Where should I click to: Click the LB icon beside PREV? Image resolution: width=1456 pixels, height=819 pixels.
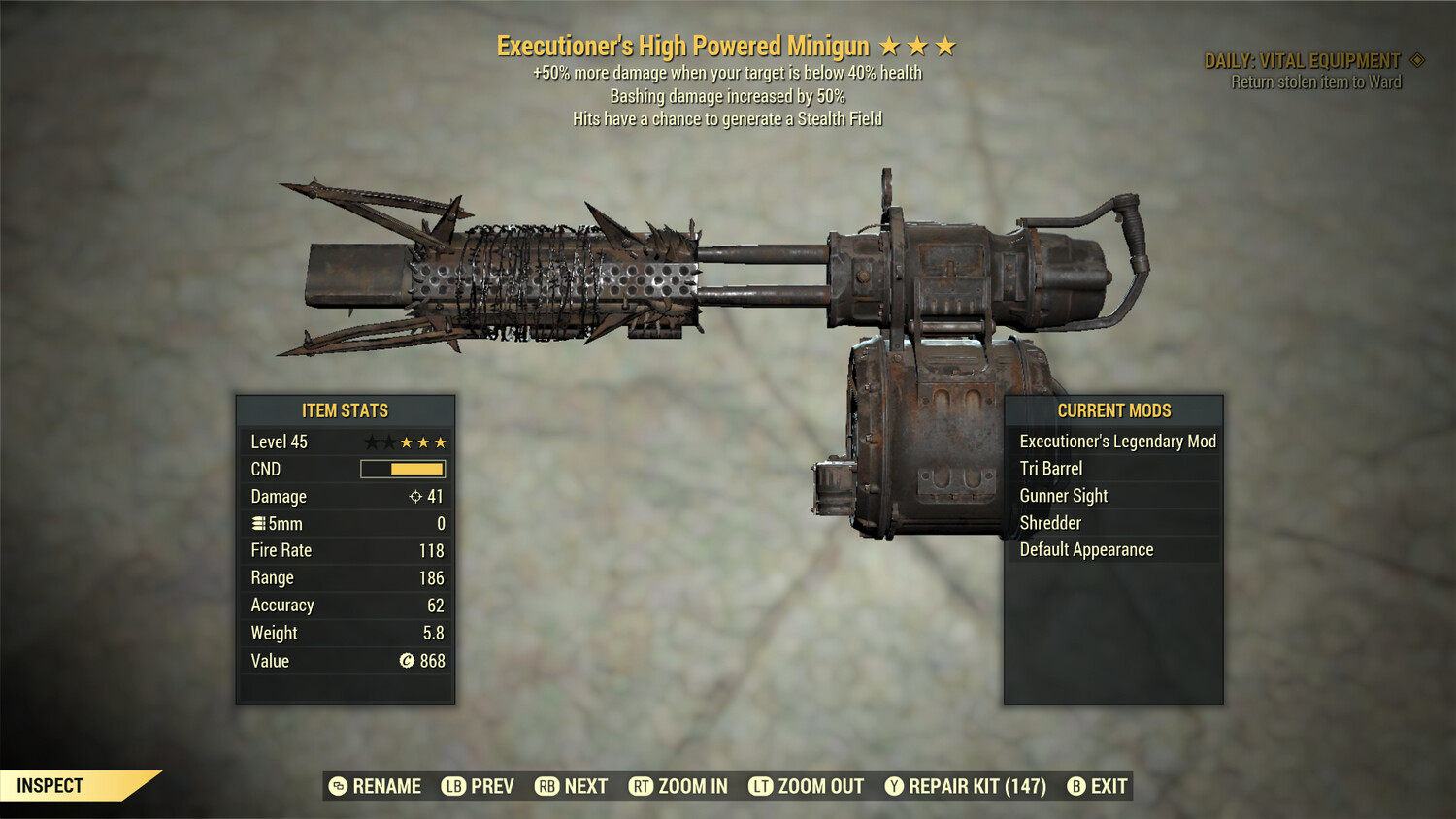point(452,786)
